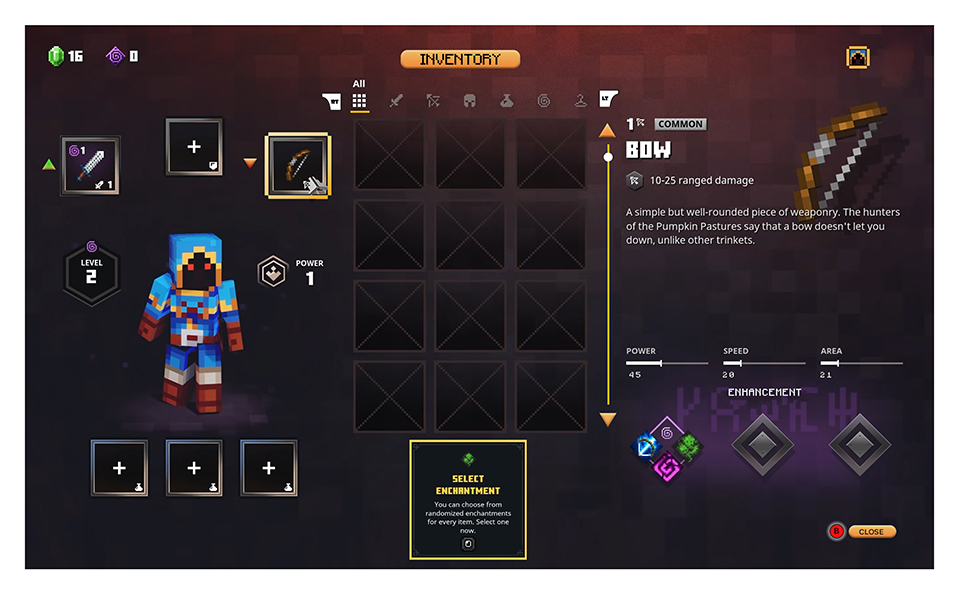Open the Select Enchantment tip box
This screenshot has height=594, width=960.
coord(467,499)
